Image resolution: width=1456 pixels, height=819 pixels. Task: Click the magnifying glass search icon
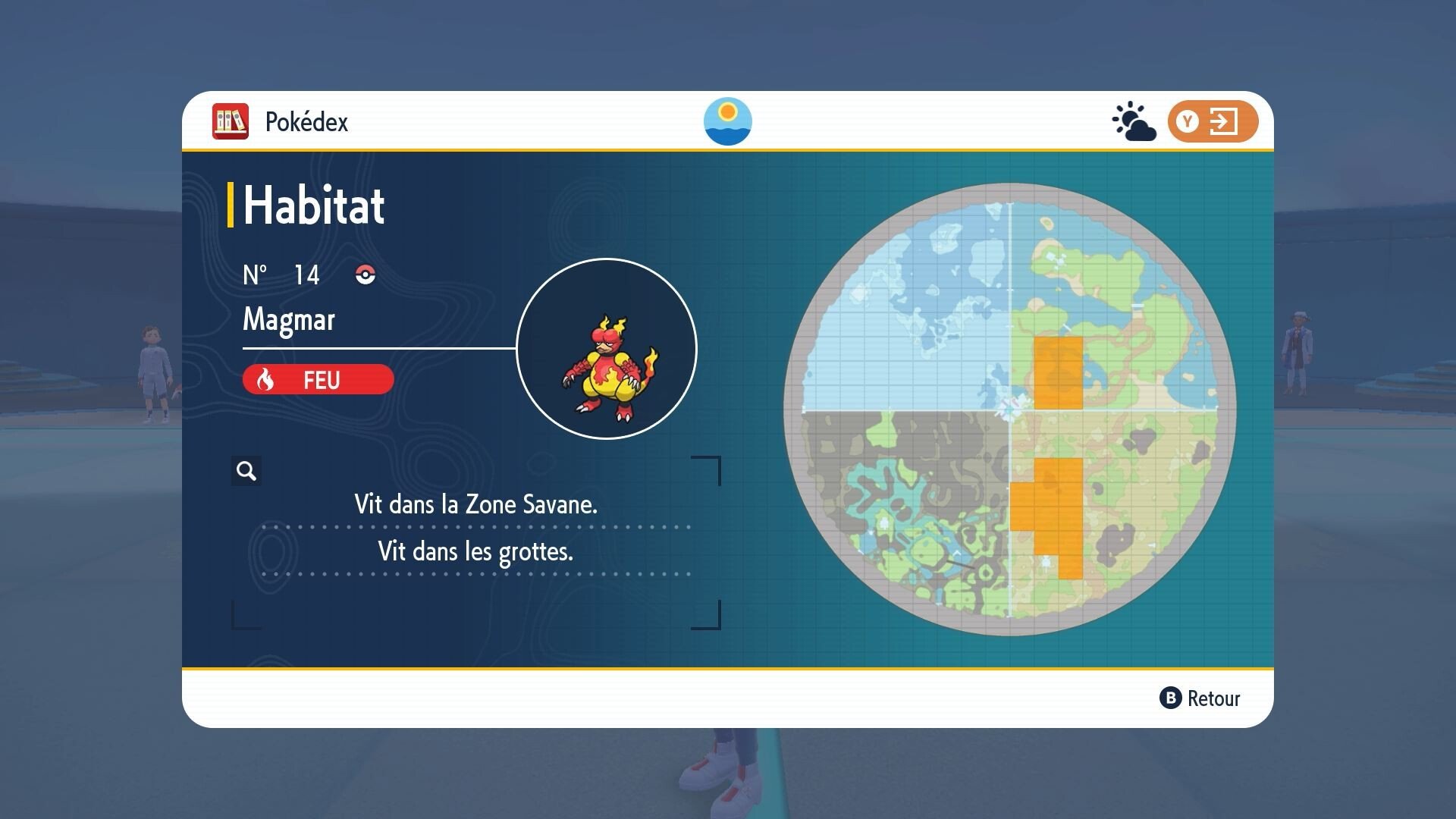246,471
